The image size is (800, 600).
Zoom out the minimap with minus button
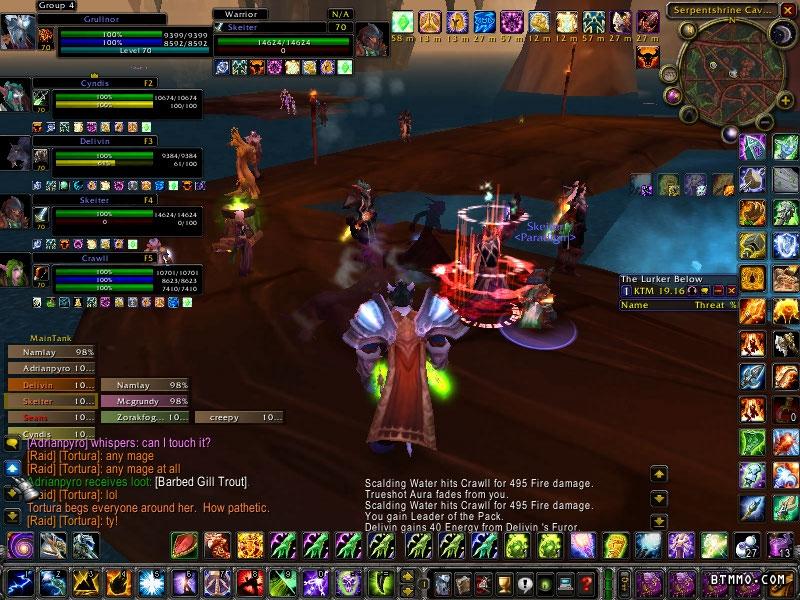[763, 121]
